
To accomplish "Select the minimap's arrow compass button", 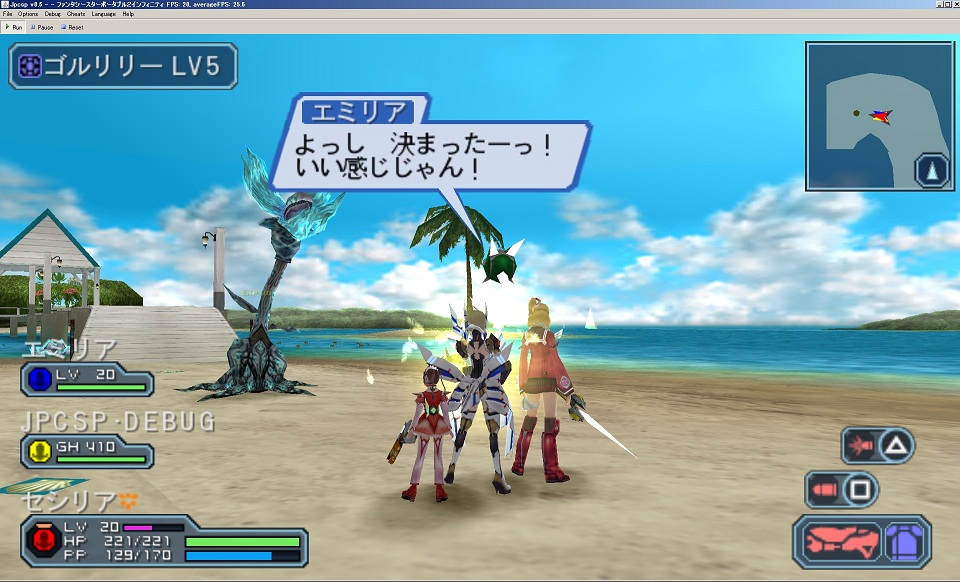I will pyautogui.click(x=932, y=170).
